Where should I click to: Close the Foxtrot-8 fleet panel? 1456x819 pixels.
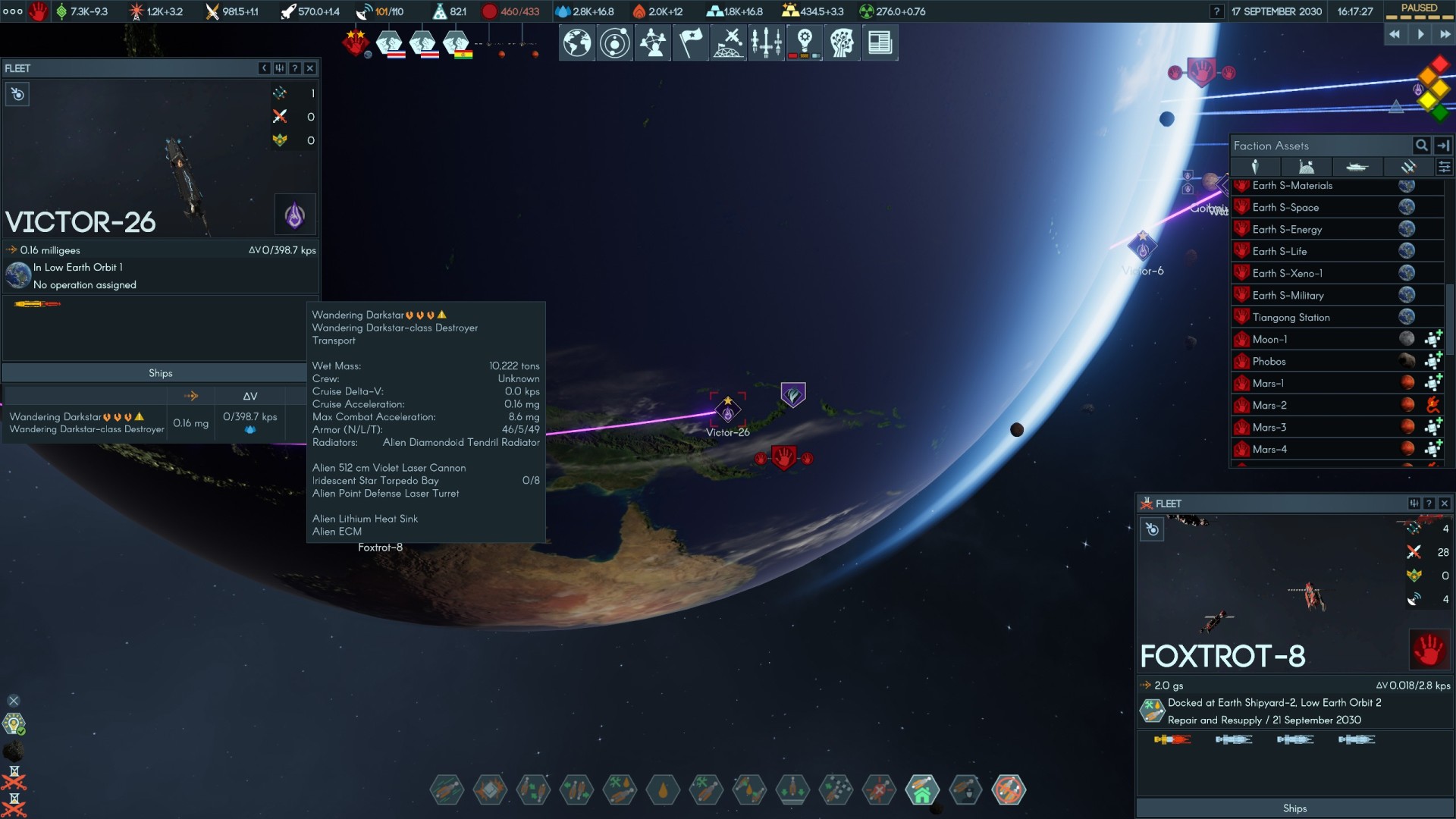tap(1444, 504)
